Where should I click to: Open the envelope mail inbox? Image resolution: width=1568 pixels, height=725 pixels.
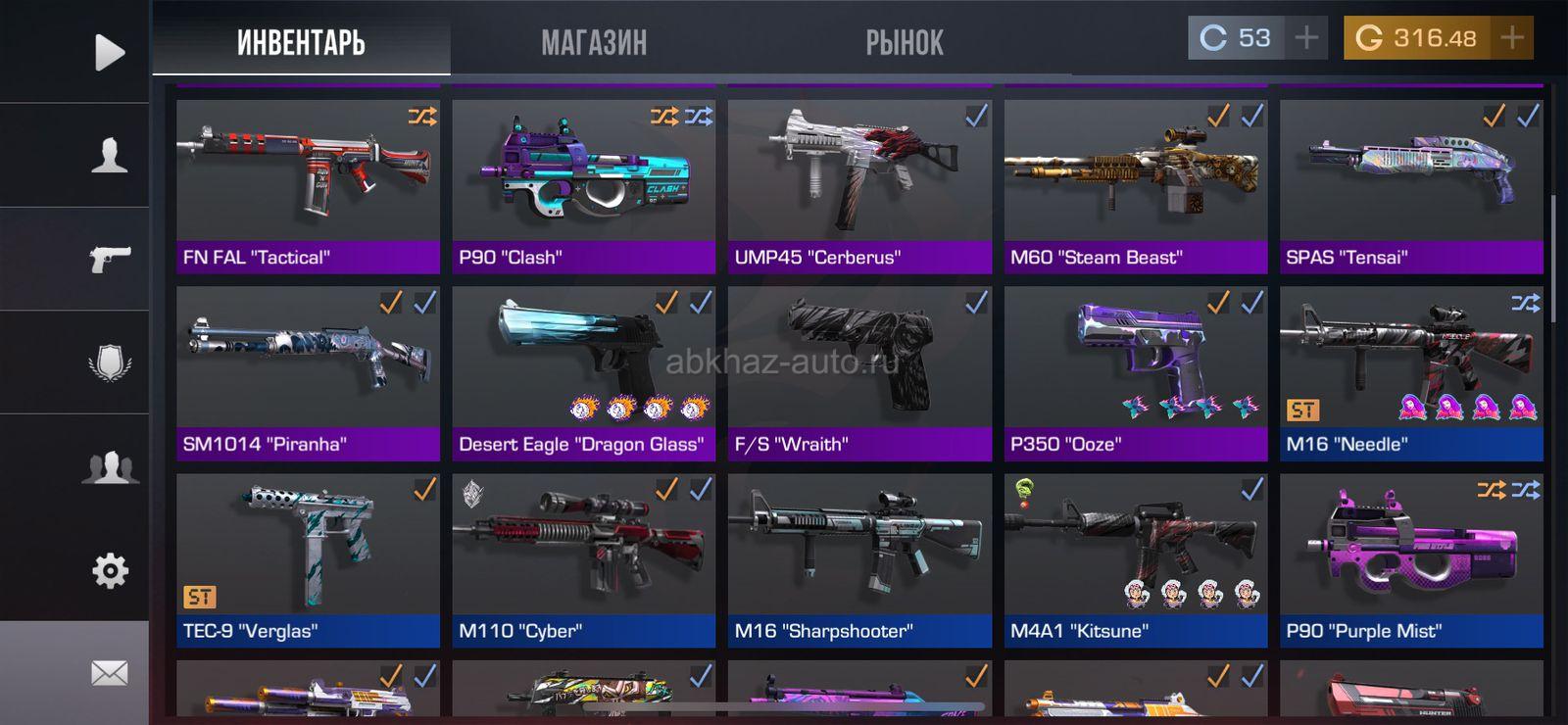click(109, 673)
